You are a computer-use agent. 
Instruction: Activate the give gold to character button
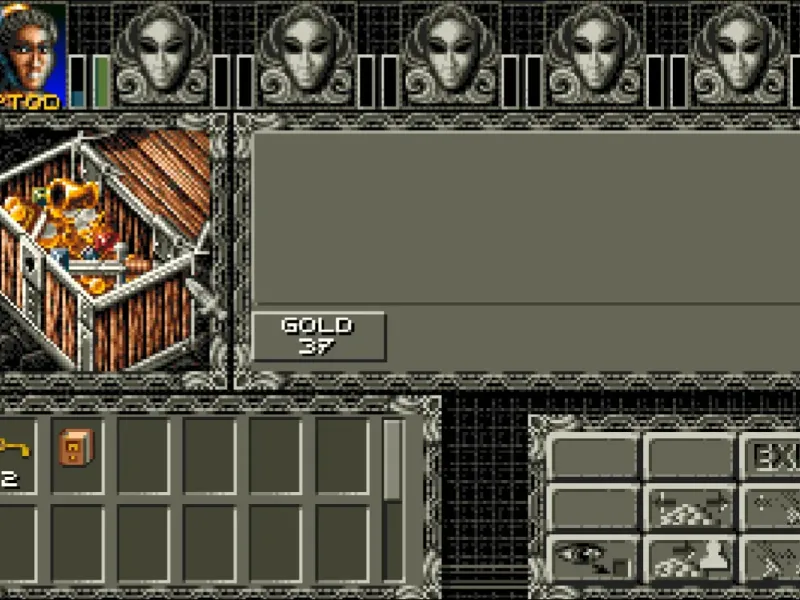click(687, 558)
